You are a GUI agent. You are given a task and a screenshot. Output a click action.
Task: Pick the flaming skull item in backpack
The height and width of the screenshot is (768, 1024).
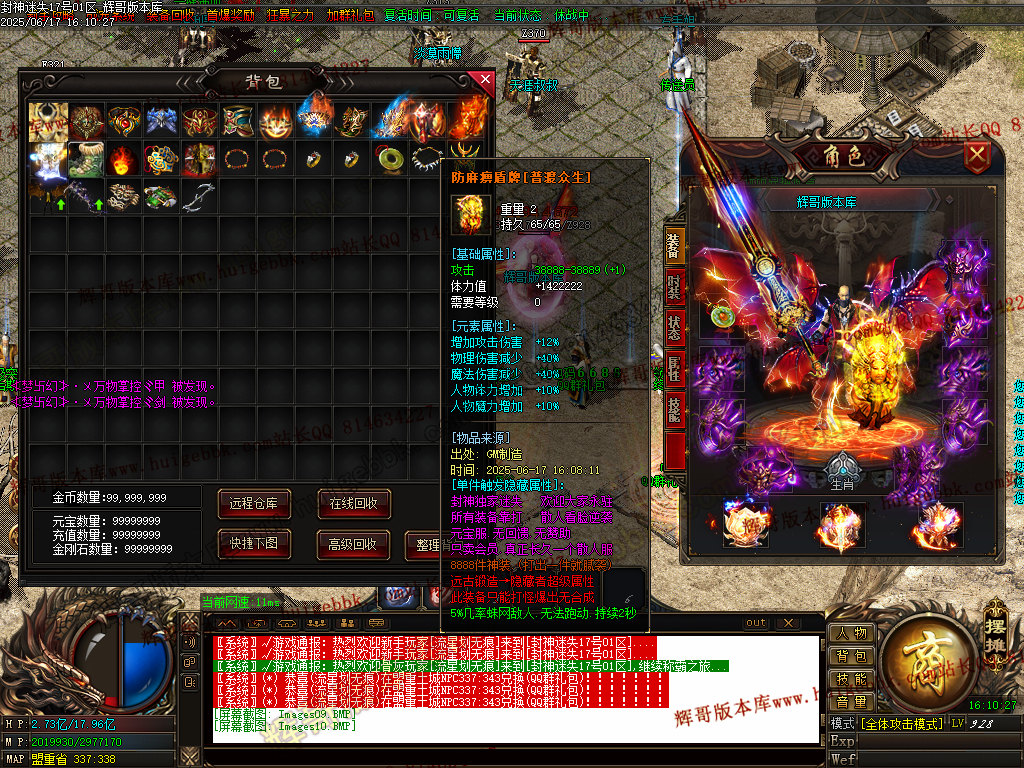click(123, 158)
